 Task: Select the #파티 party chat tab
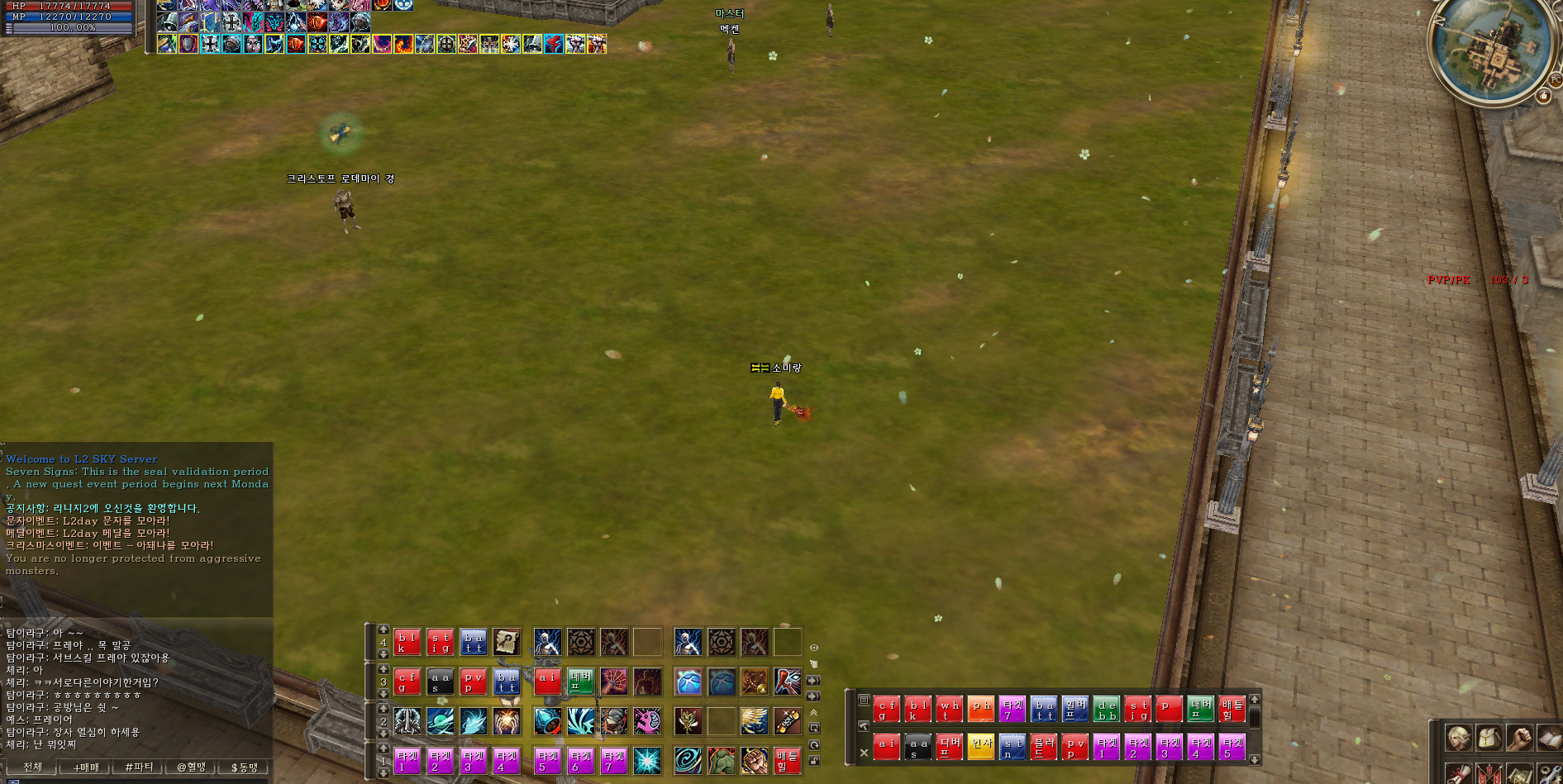click(138, 767)
